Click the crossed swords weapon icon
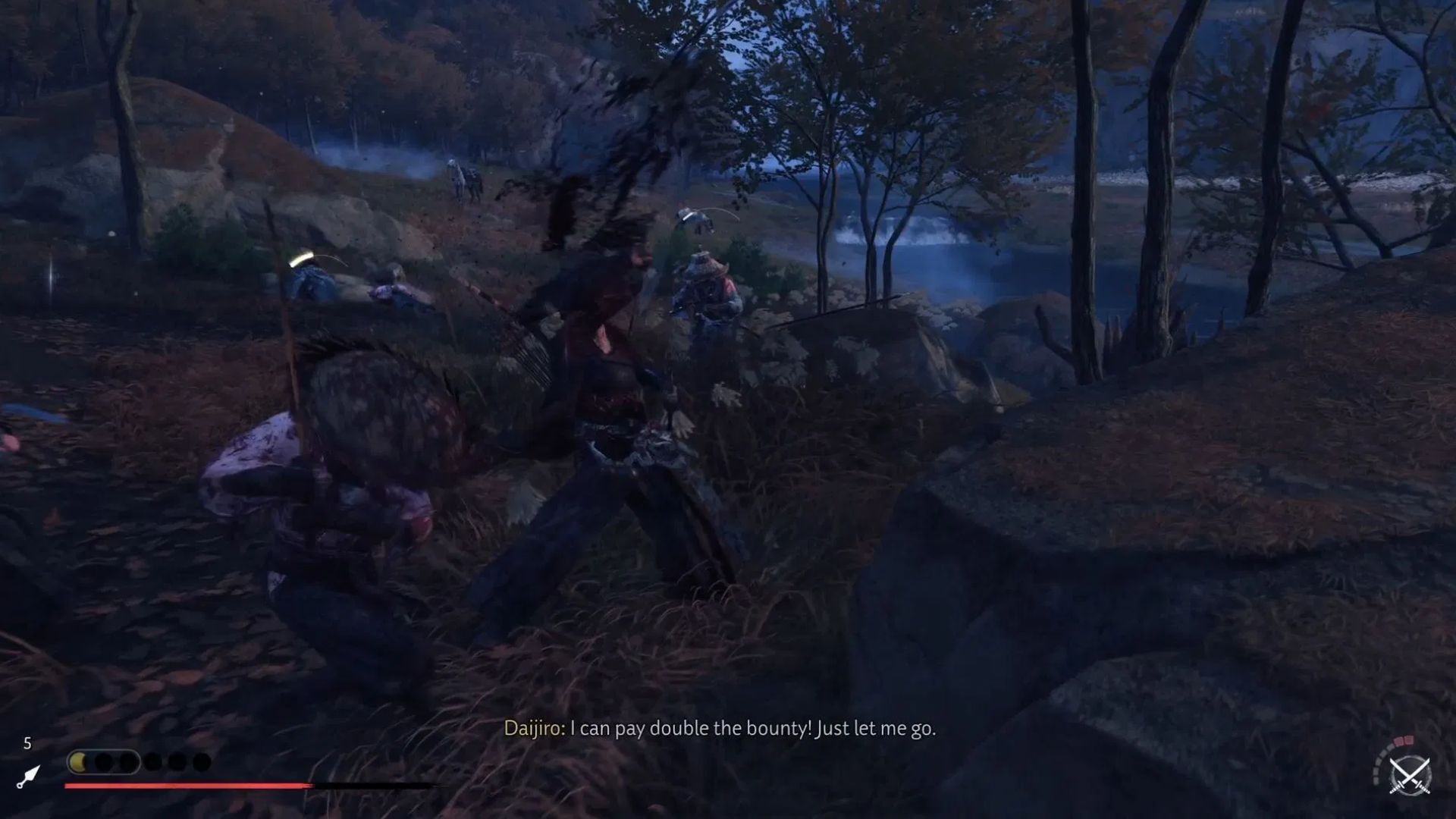 [1410, 776]
